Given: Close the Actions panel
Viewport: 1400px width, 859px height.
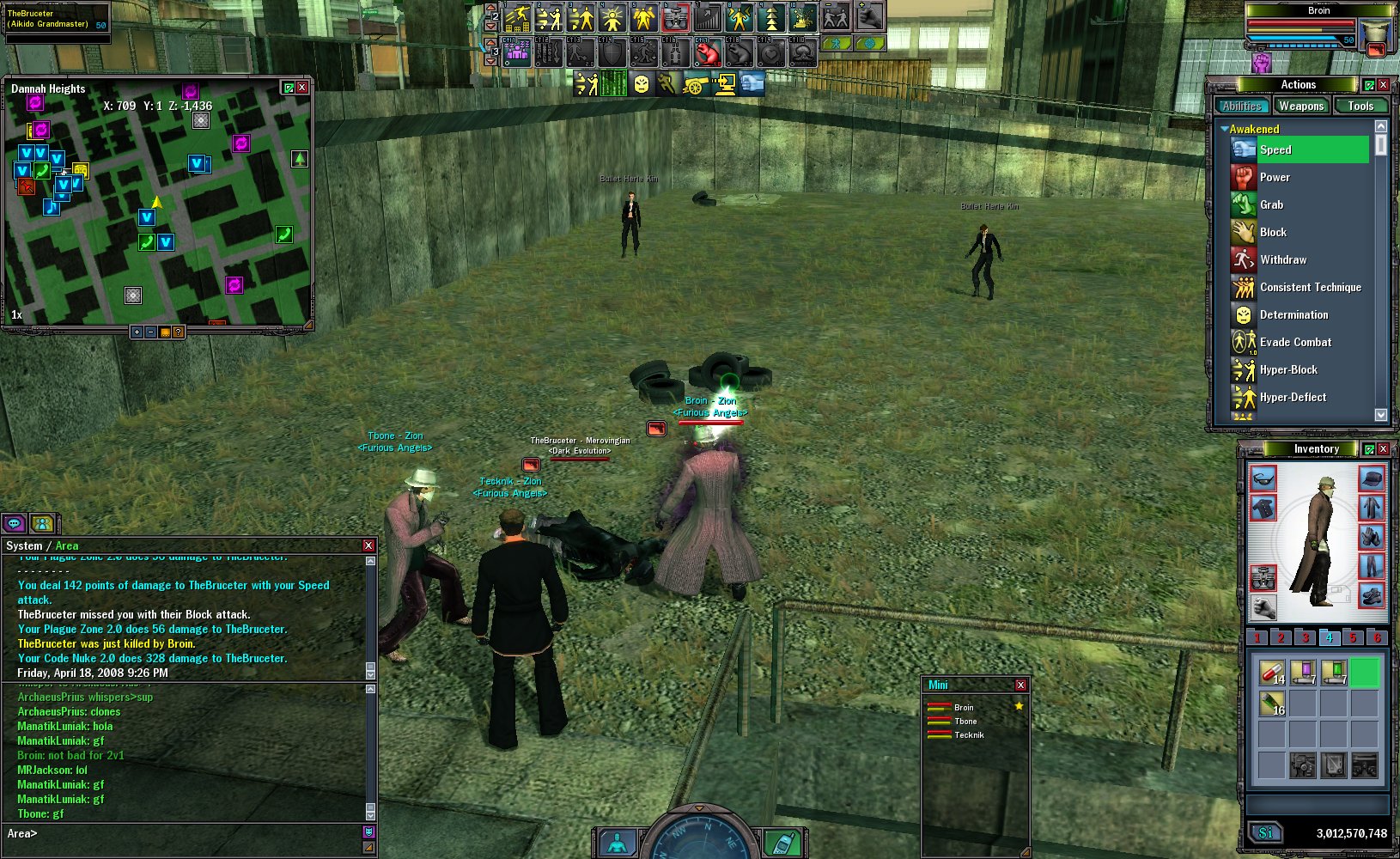Looking at the screenshot, I should point(1383,84).
